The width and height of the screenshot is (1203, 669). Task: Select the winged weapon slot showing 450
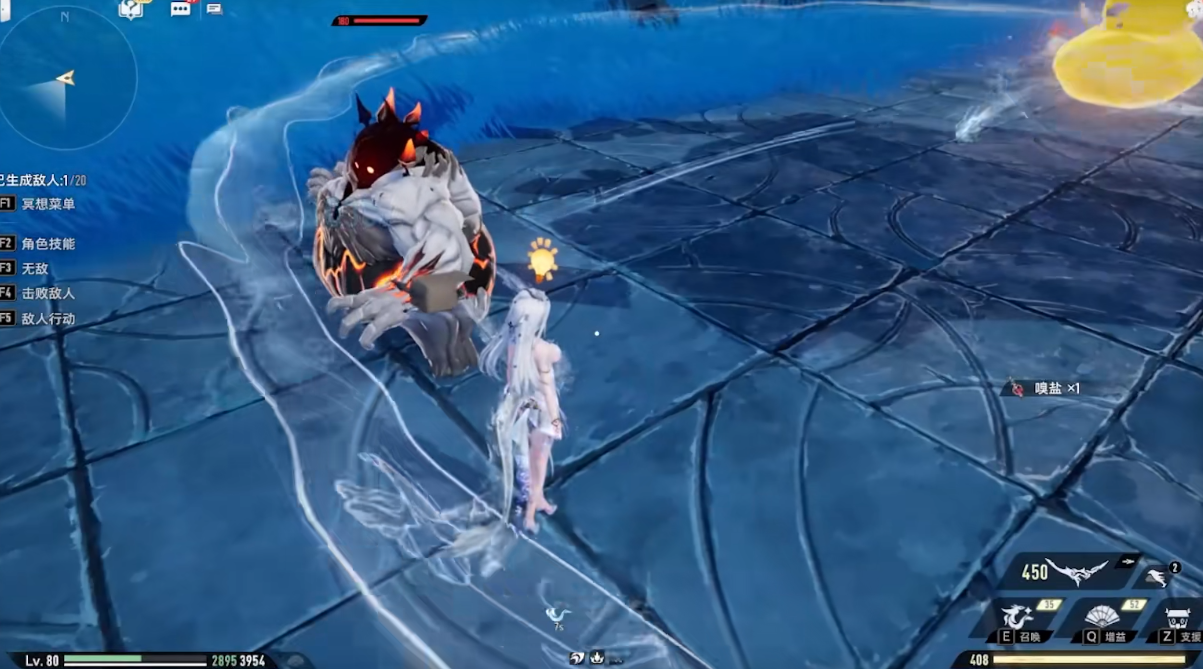pyautogui.click(x=1073, y=571)
